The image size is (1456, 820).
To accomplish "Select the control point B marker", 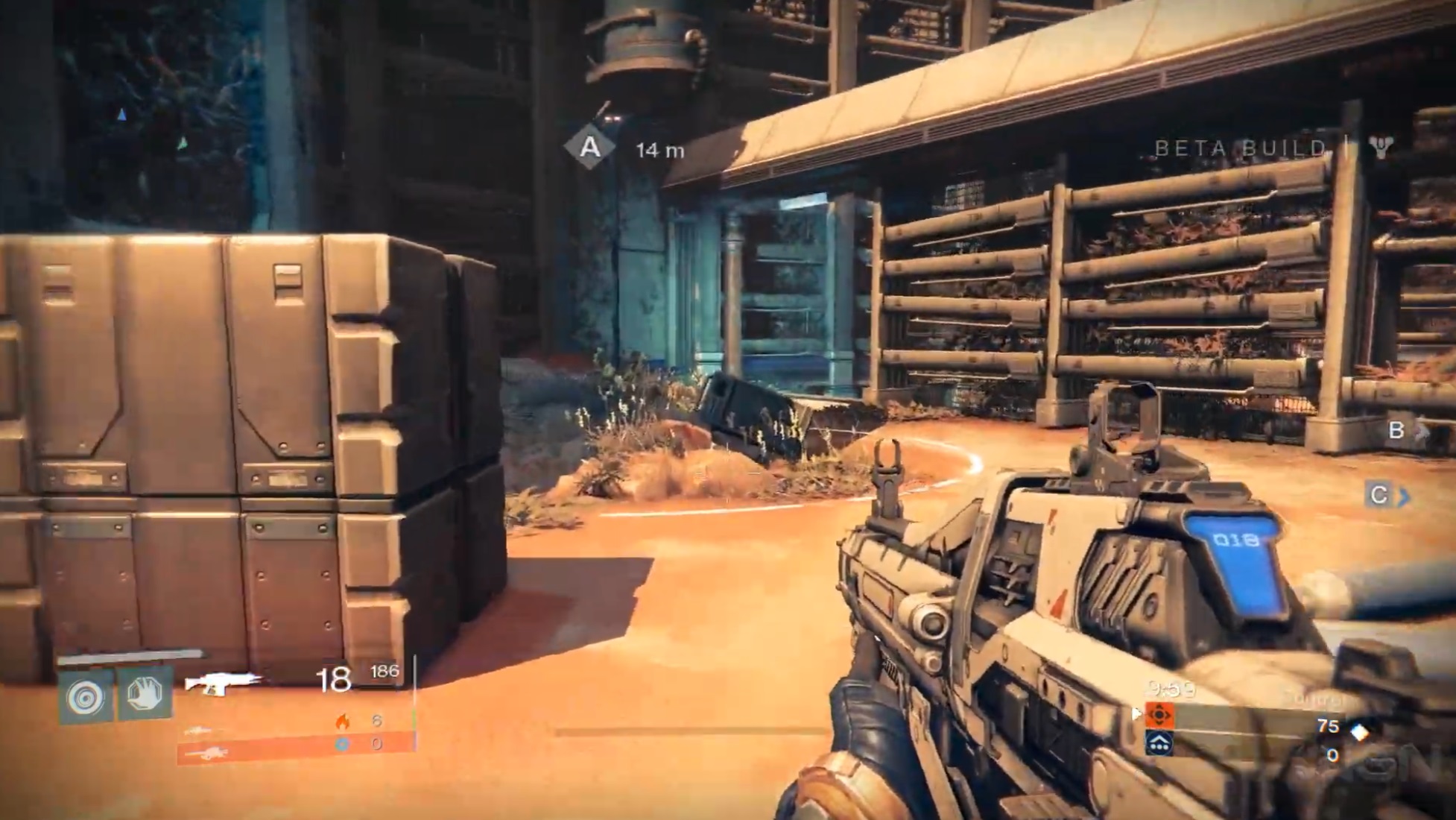I will pos(1396,430).
